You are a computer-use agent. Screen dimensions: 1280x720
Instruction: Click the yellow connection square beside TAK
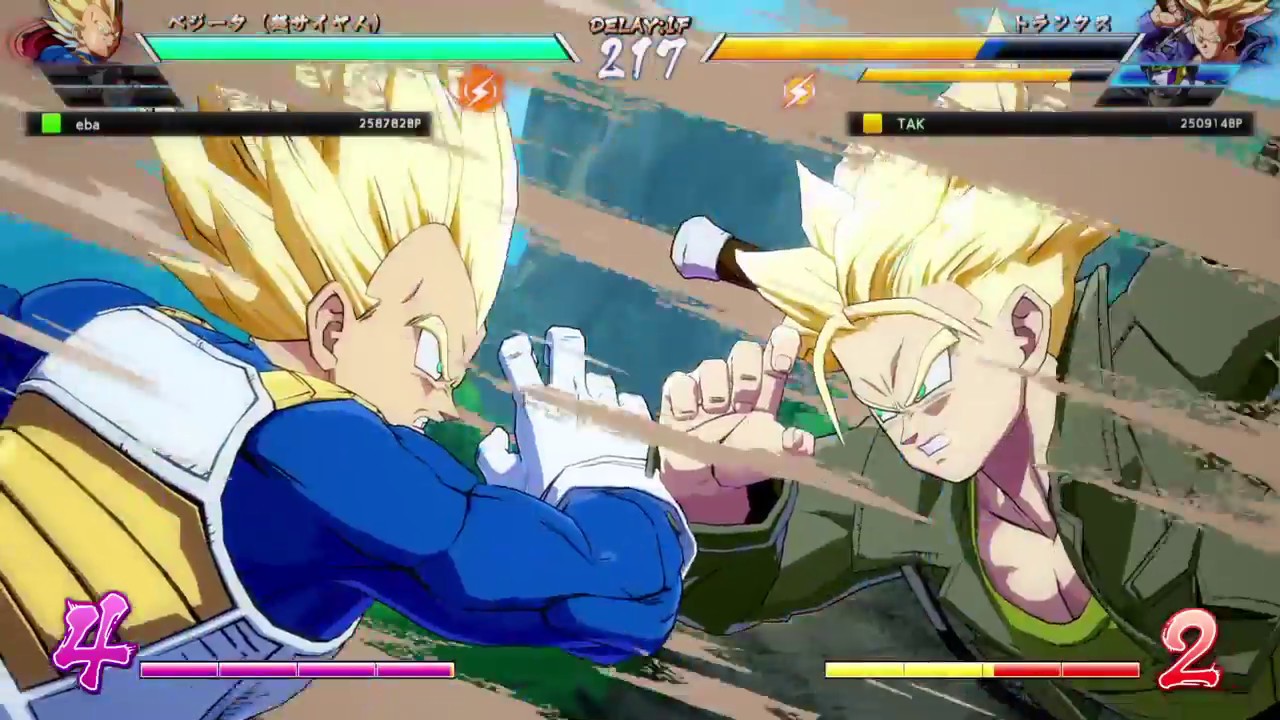click(870, 124)
